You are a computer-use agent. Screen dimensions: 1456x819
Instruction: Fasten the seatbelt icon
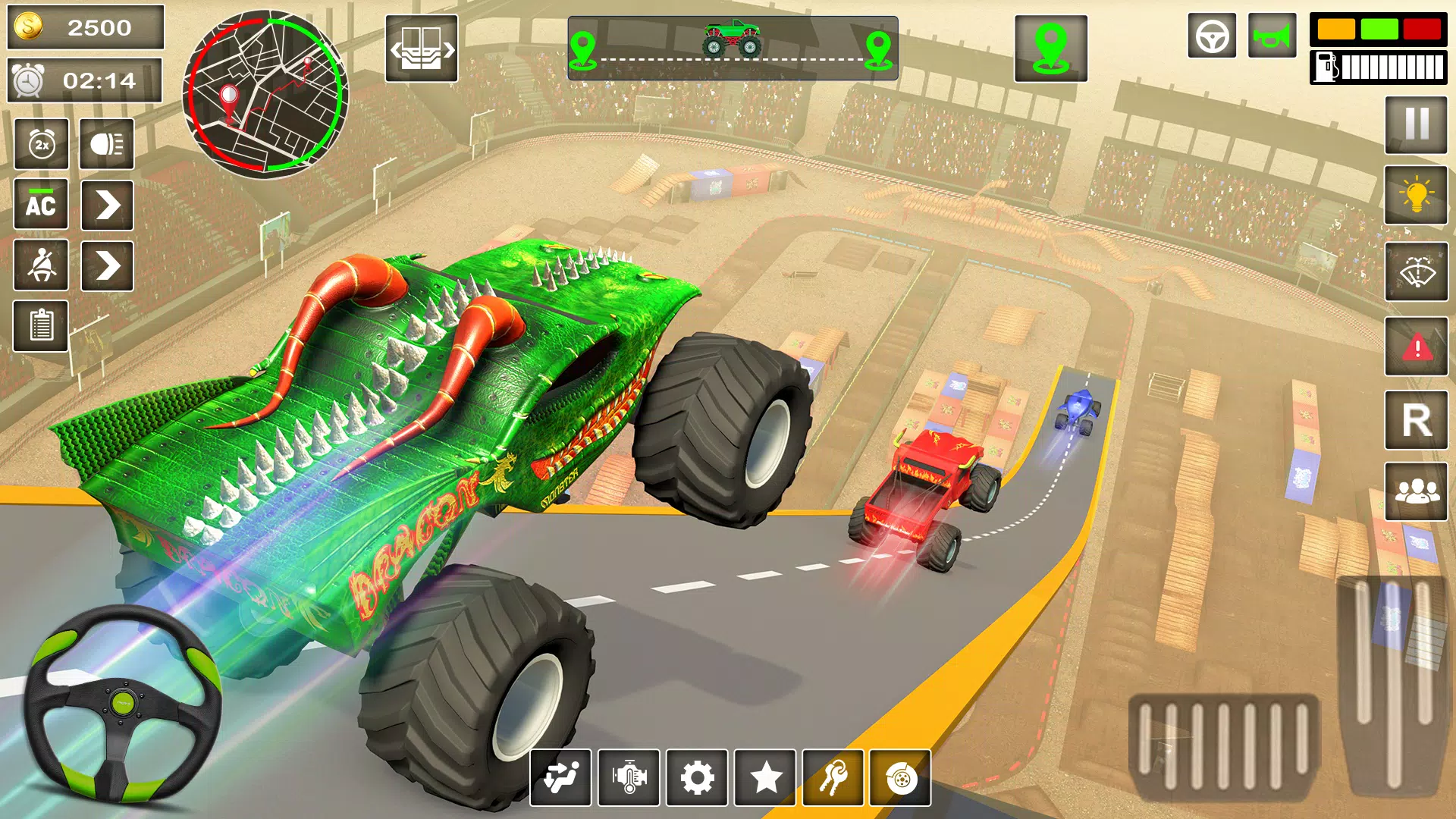pyautogui.click(x=41, y=265)
